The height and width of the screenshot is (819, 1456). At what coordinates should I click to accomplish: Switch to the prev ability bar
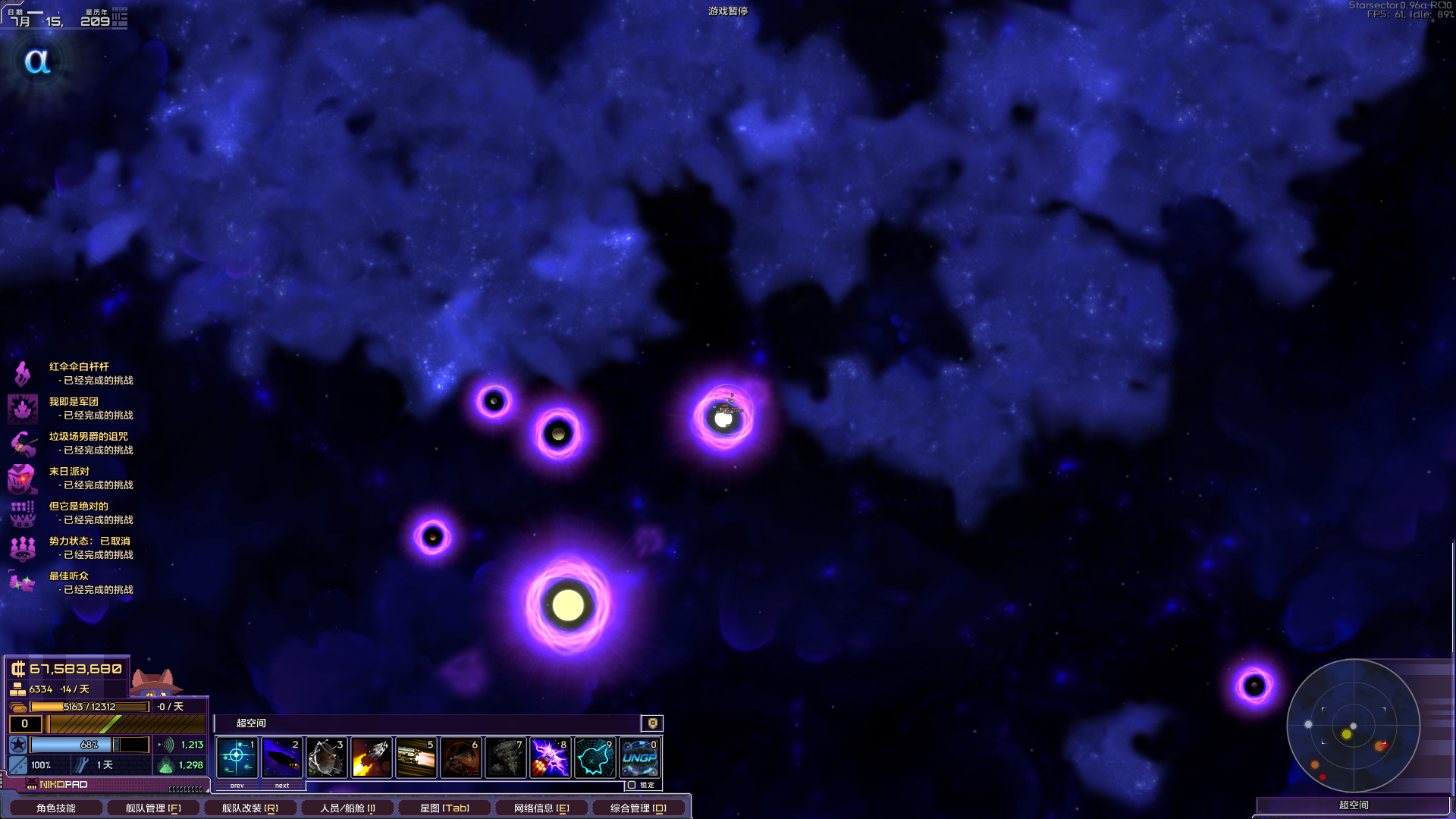[237, 786]
